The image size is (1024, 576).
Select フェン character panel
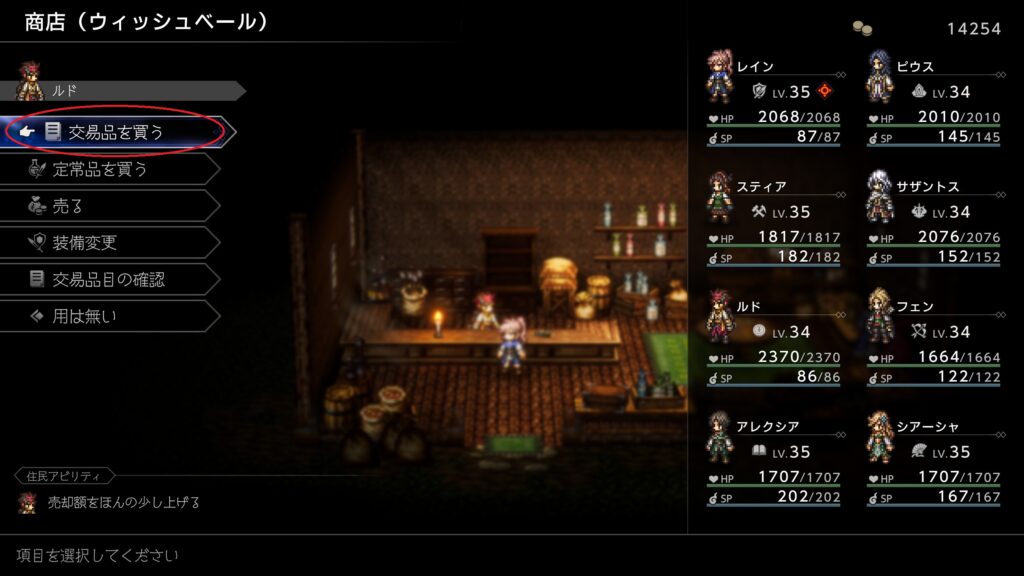[933, 337]
